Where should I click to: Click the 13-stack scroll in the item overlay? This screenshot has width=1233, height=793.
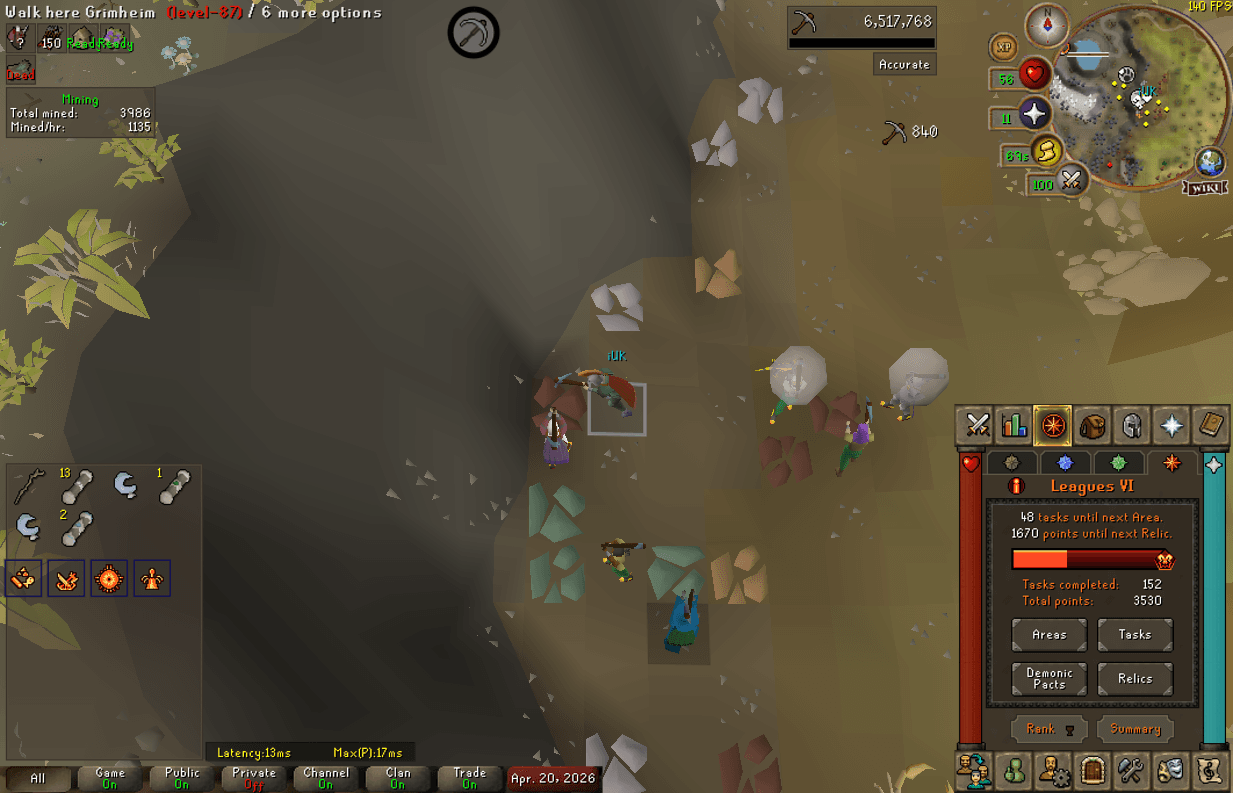[x=75, y=487]
